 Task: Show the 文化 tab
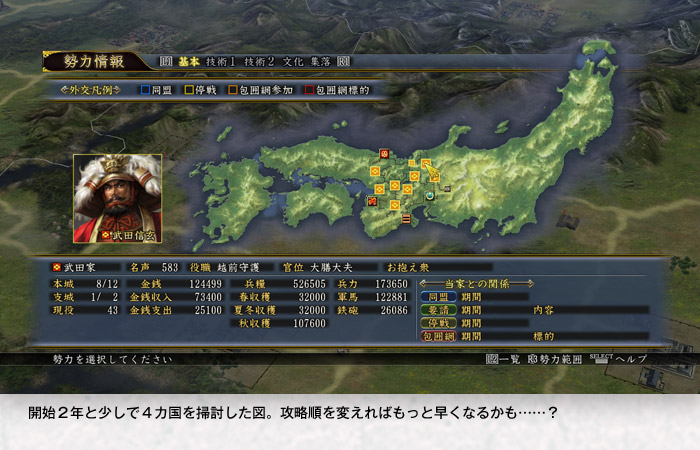(x=295, y=62)
